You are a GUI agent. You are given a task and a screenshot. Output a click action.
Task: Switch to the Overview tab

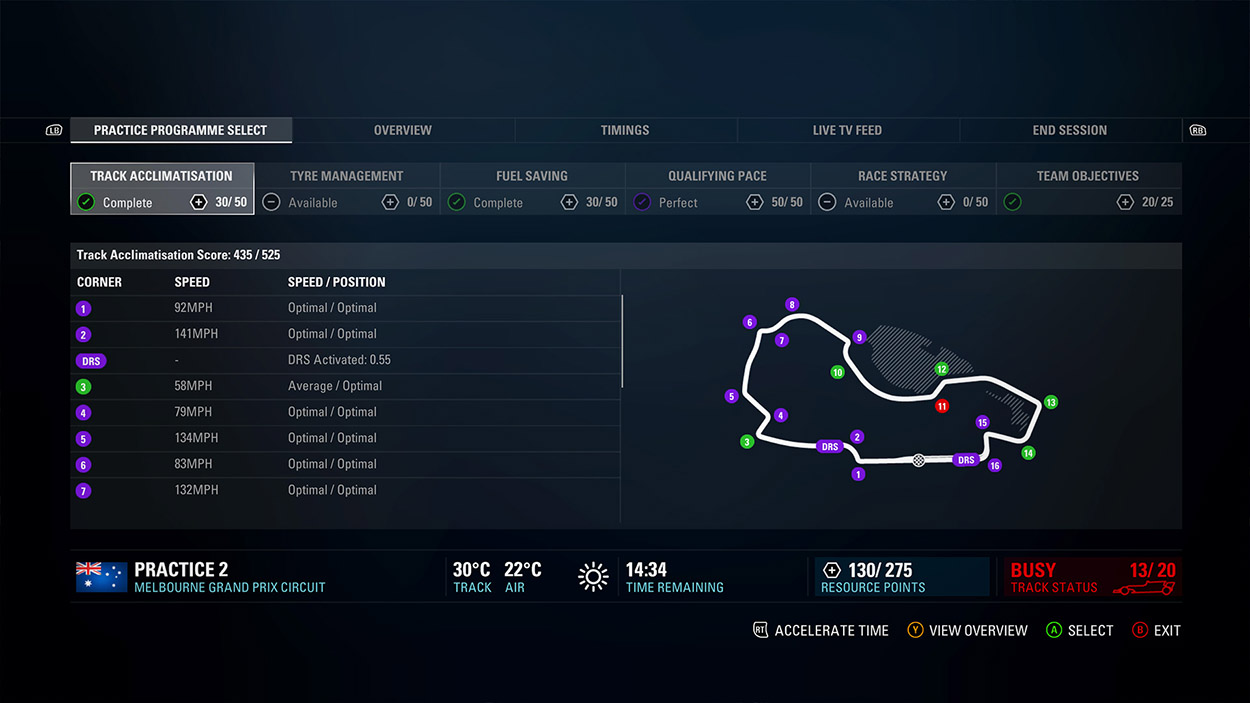point(402,130)
